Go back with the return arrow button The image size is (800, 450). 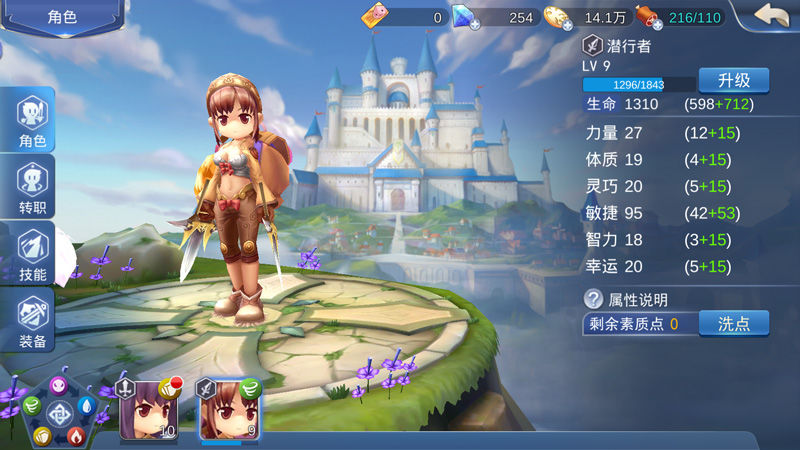[x=770, y=16]
